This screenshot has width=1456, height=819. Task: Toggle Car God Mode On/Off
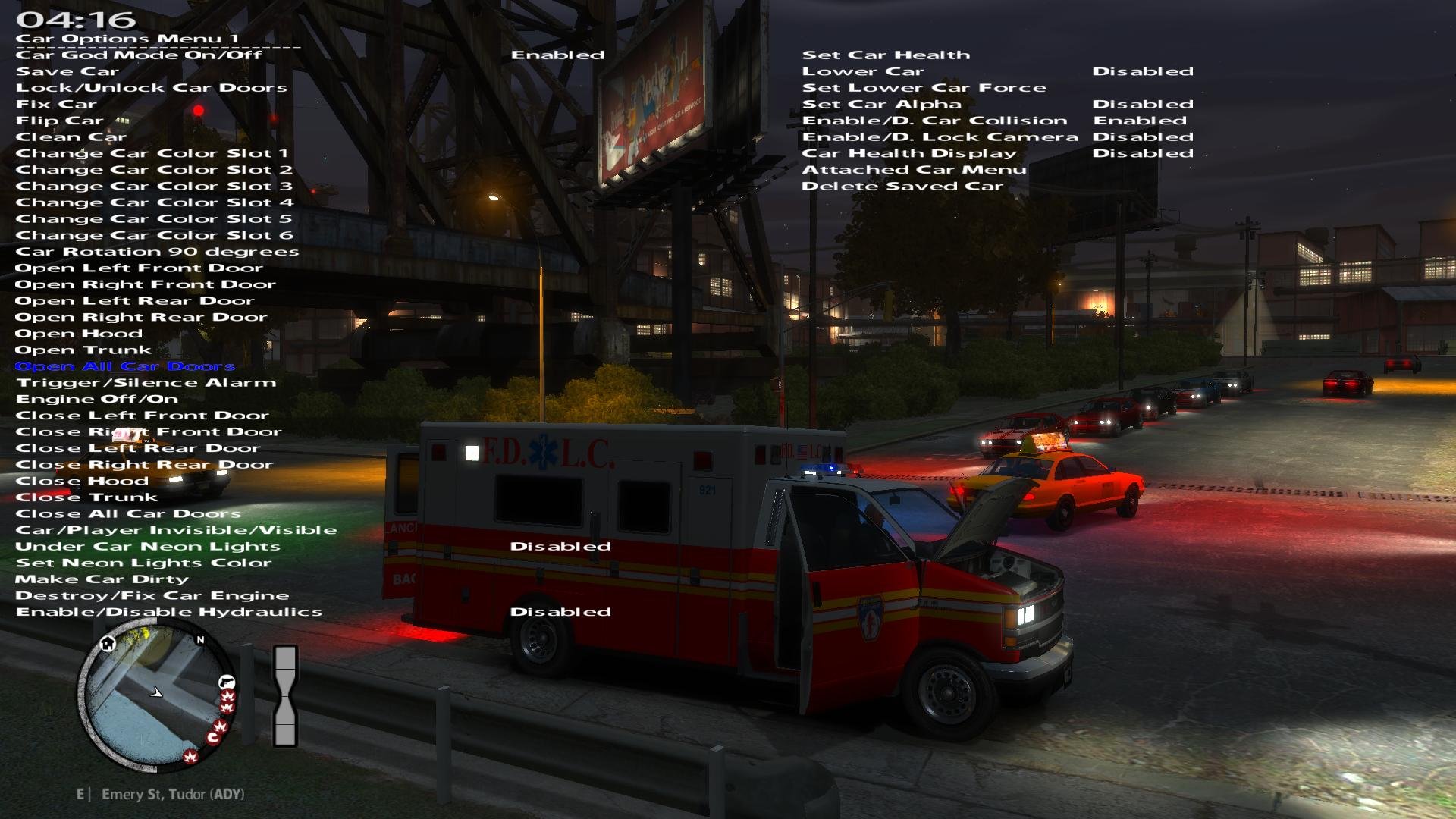pyautogui.click(x=139, y=55)
